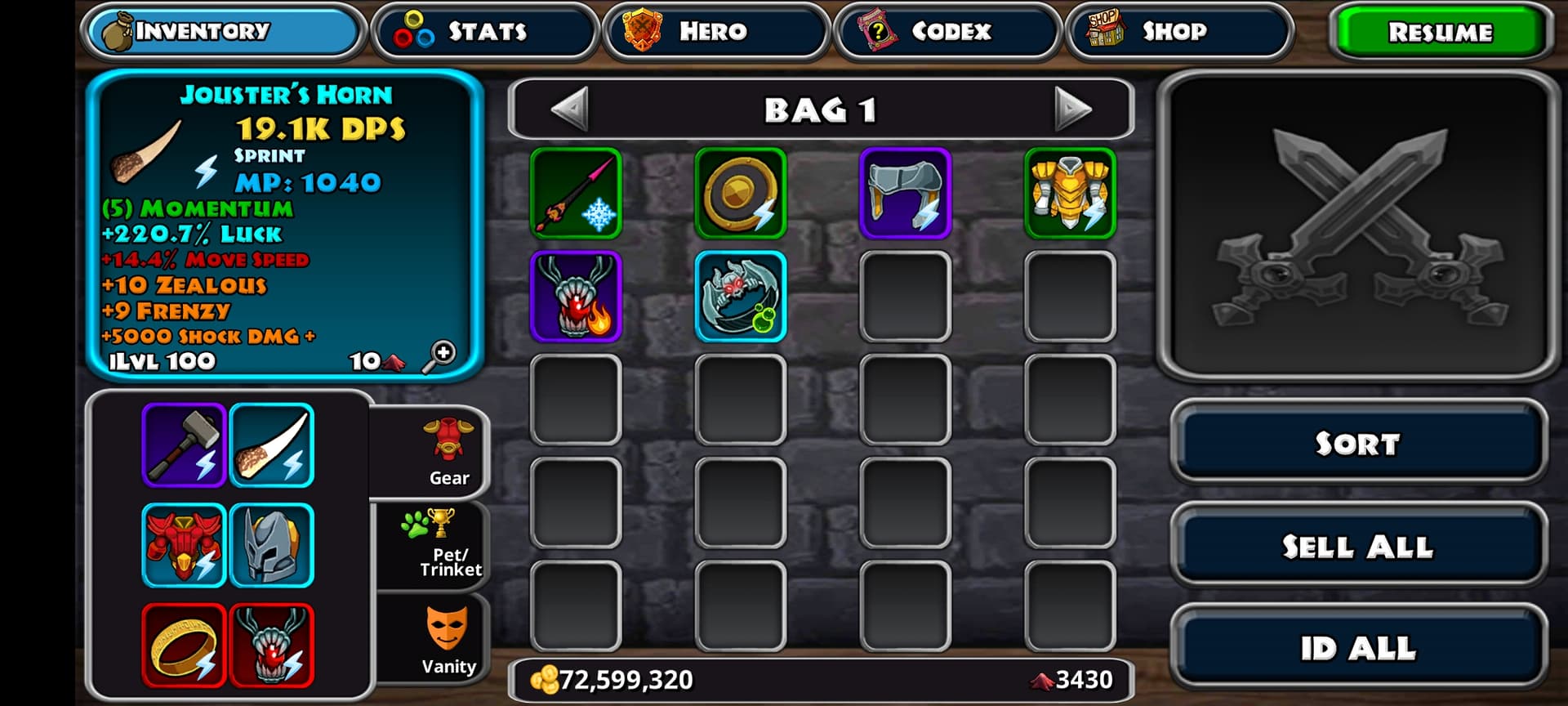This screenshot has width=1568, height=706.
Task: Inspect Jouster's Horn with the magnifier
Action: point(439,356)
